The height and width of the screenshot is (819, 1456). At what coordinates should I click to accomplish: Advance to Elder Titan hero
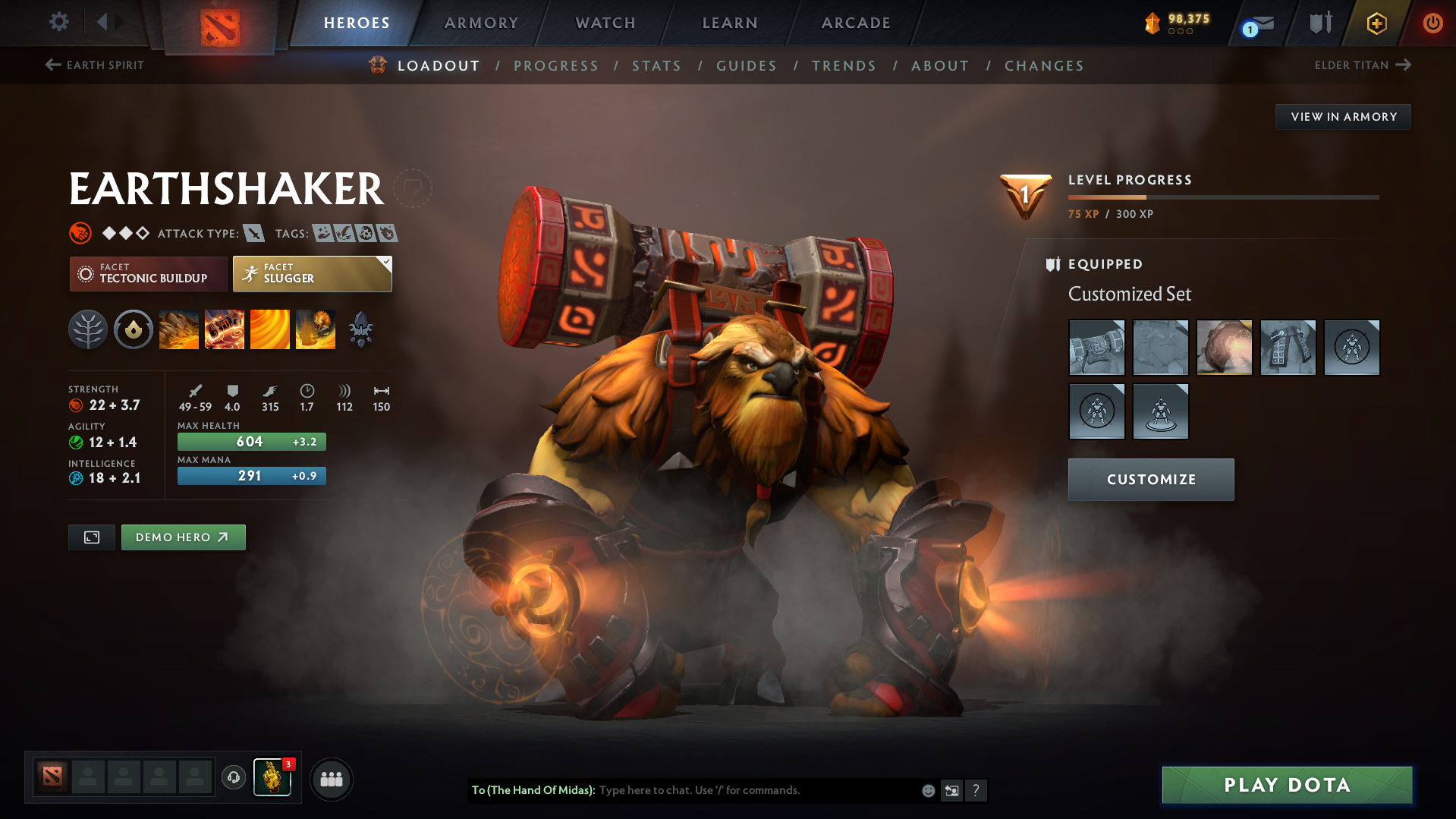coord(1363,65)
